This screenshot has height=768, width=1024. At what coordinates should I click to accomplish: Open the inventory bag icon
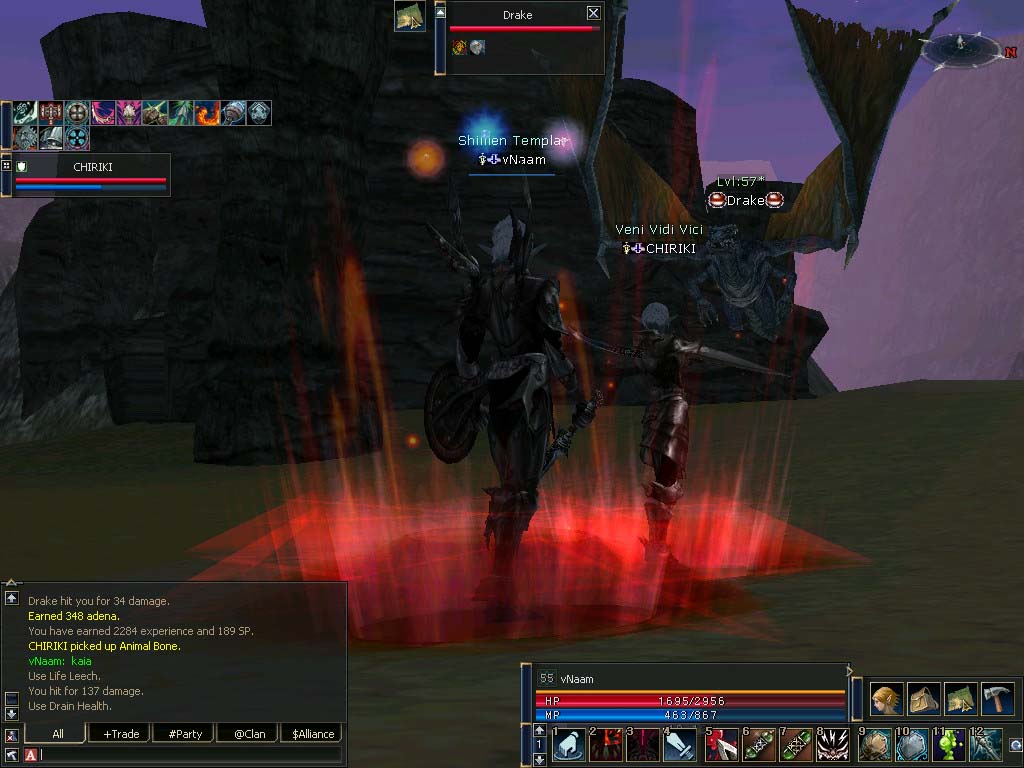[923, 698]
